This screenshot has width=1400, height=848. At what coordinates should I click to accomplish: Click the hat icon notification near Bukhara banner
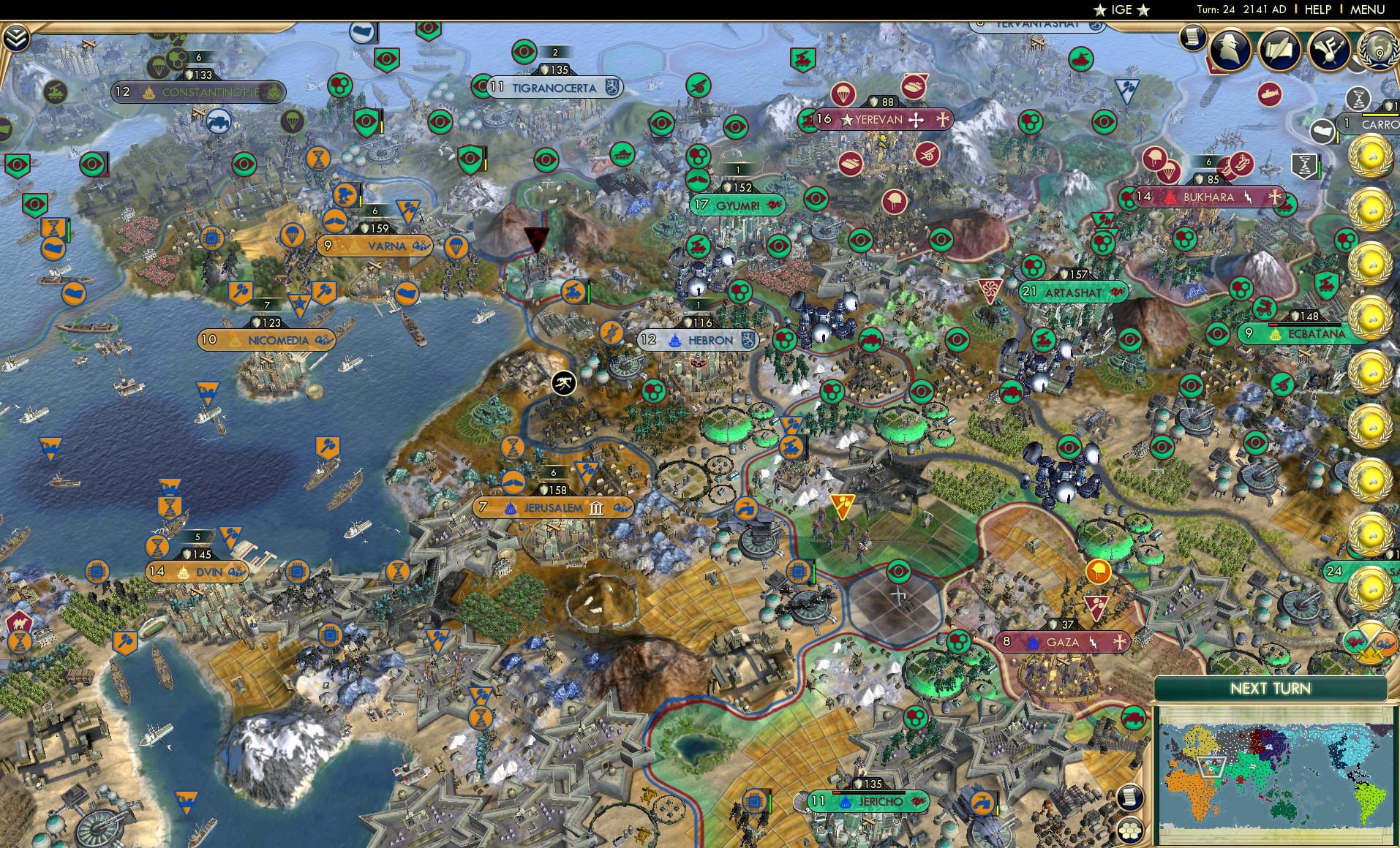pyautogui.click(x=1154, y=157)
